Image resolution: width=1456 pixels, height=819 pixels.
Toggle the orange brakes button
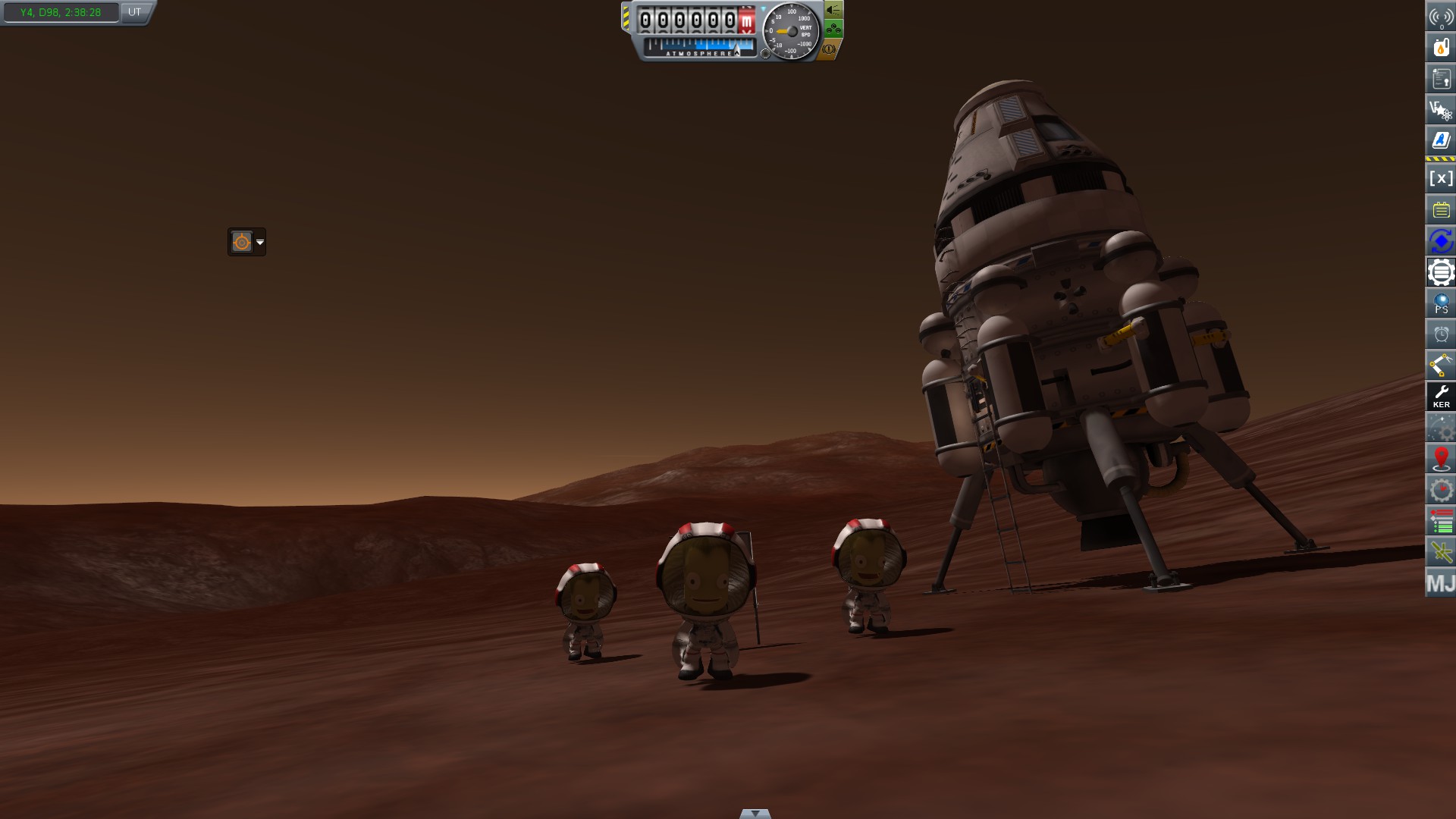[x=829, y=49]
